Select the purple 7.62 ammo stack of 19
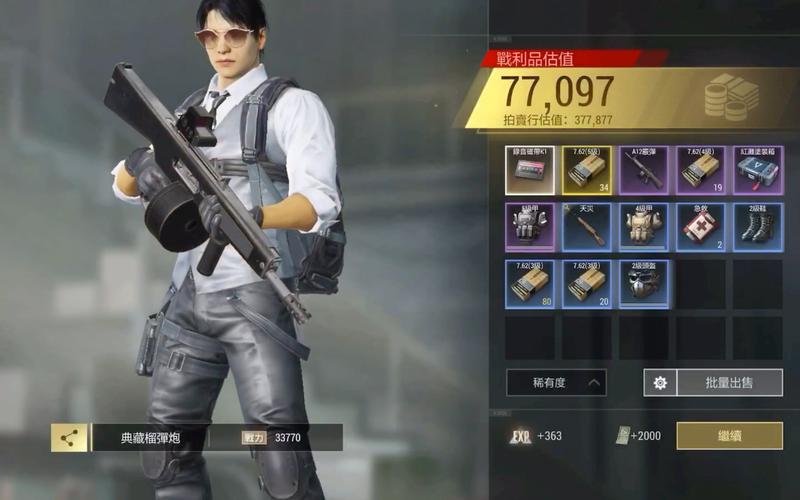Viewport: 800px width, 500px height. coord(701,170)
